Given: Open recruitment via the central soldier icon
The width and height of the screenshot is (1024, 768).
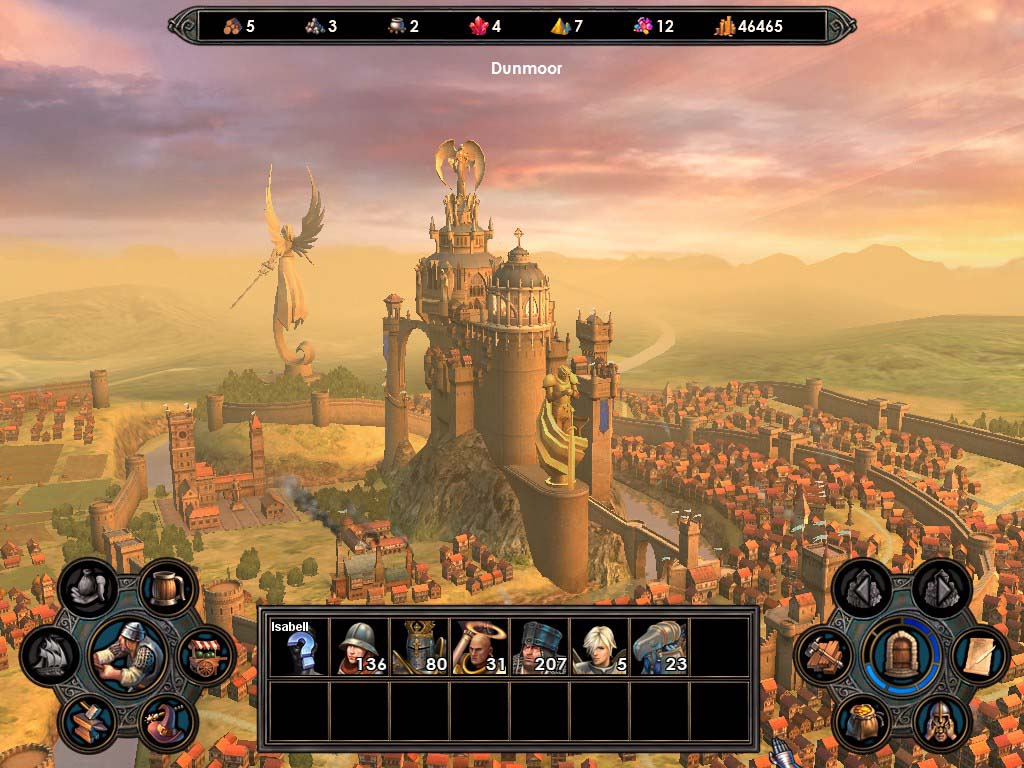Looking at the screenshot, I should (127, 655).
